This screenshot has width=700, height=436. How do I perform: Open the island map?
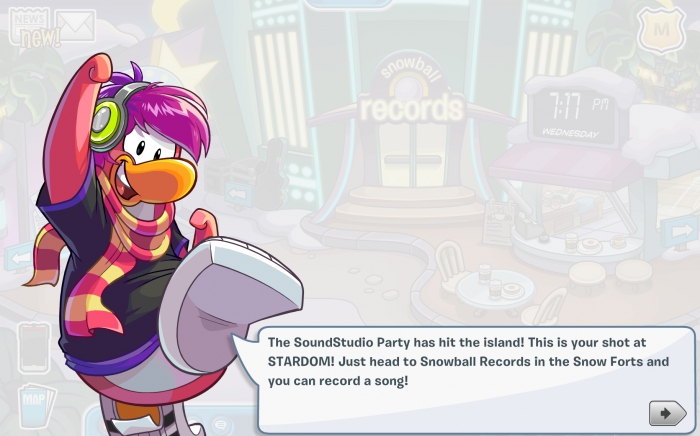34,403
